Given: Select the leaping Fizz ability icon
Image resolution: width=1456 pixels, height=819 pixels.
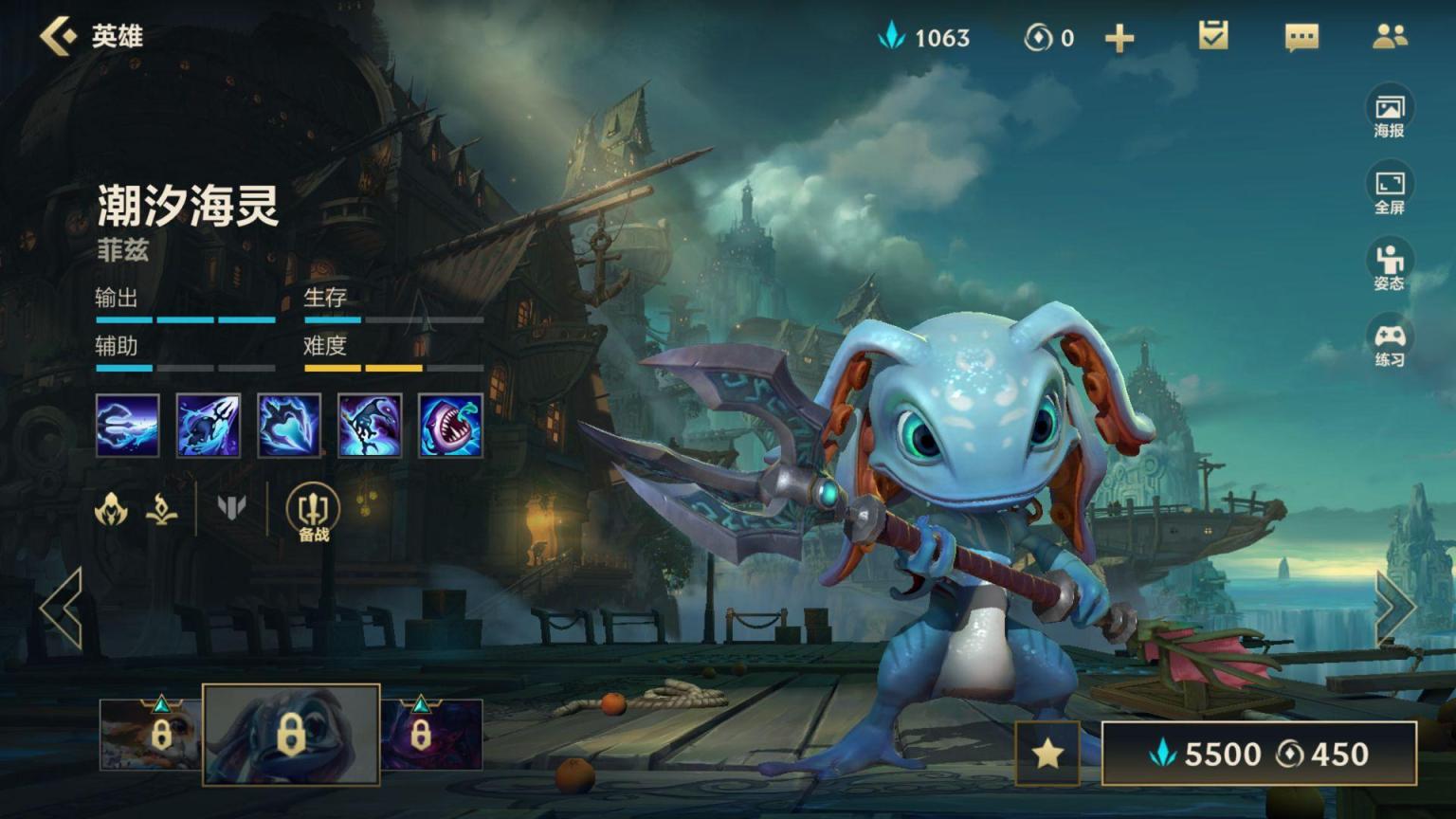Looking at the screenshot, I should coord(369,426).
